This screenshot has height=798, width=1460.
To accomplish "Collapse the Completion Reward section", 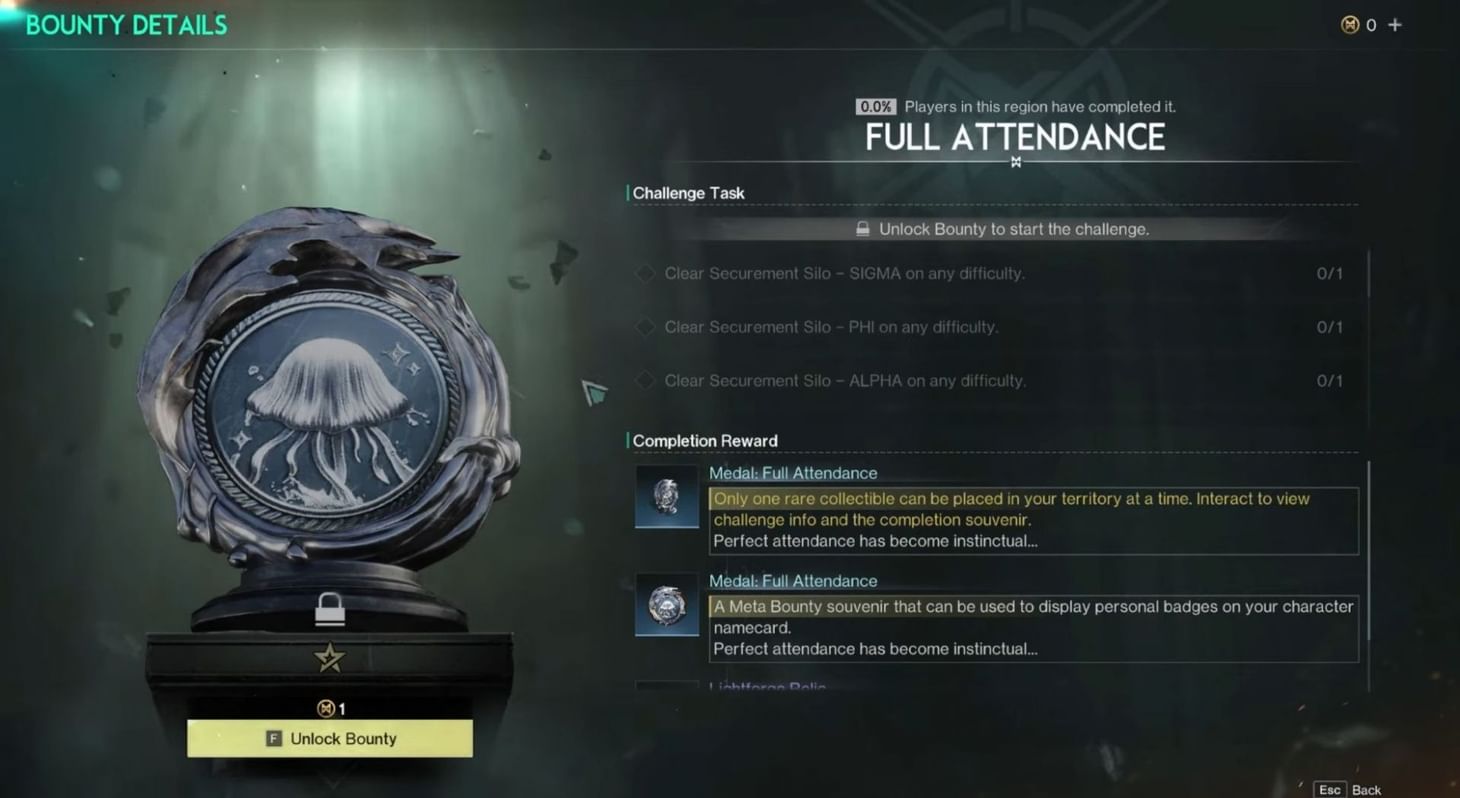I will point(705,440).
